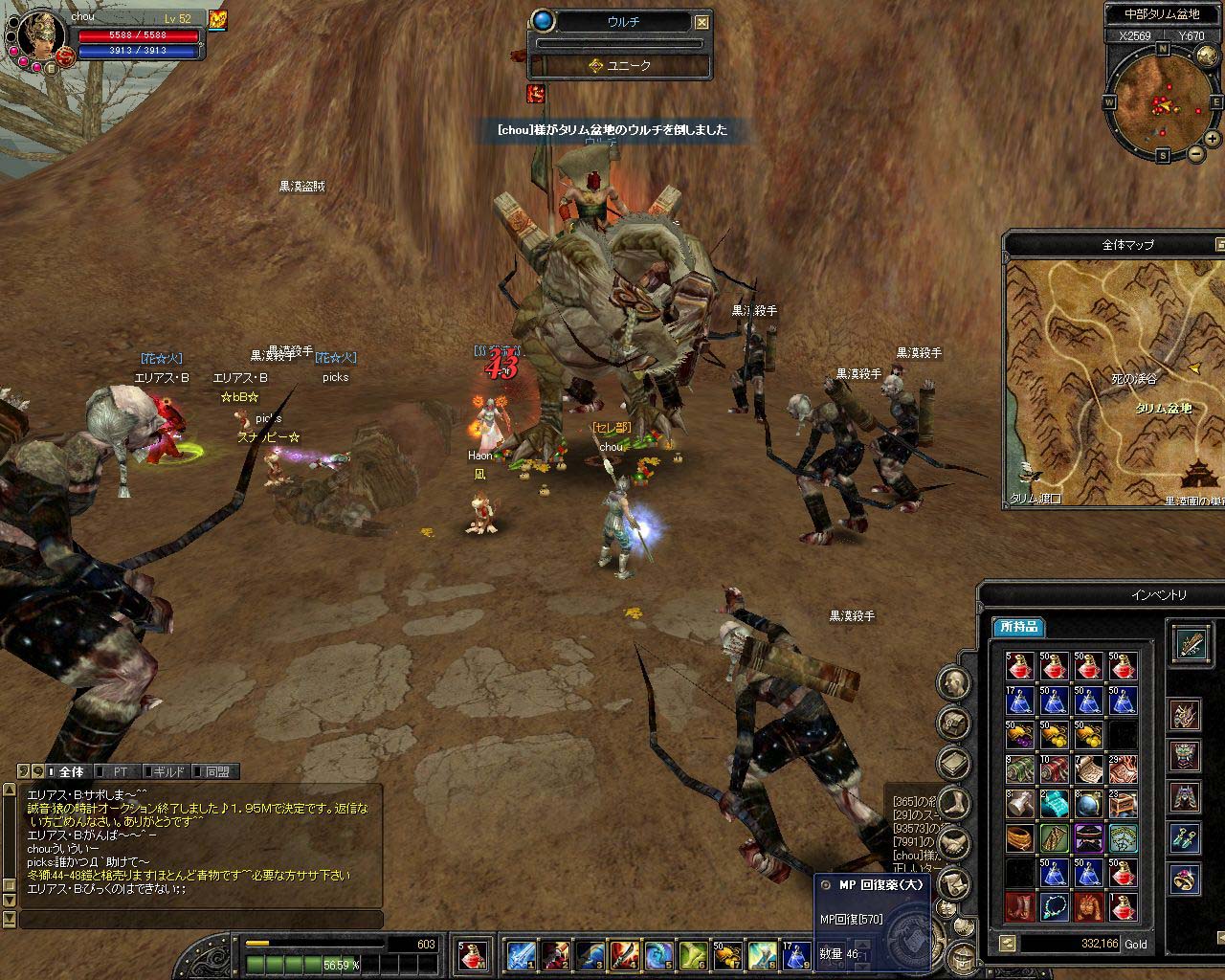Show the 全体 chat channel
Image resolution: width=1225 pixels, height=980 pixels.
coord(70,771)
